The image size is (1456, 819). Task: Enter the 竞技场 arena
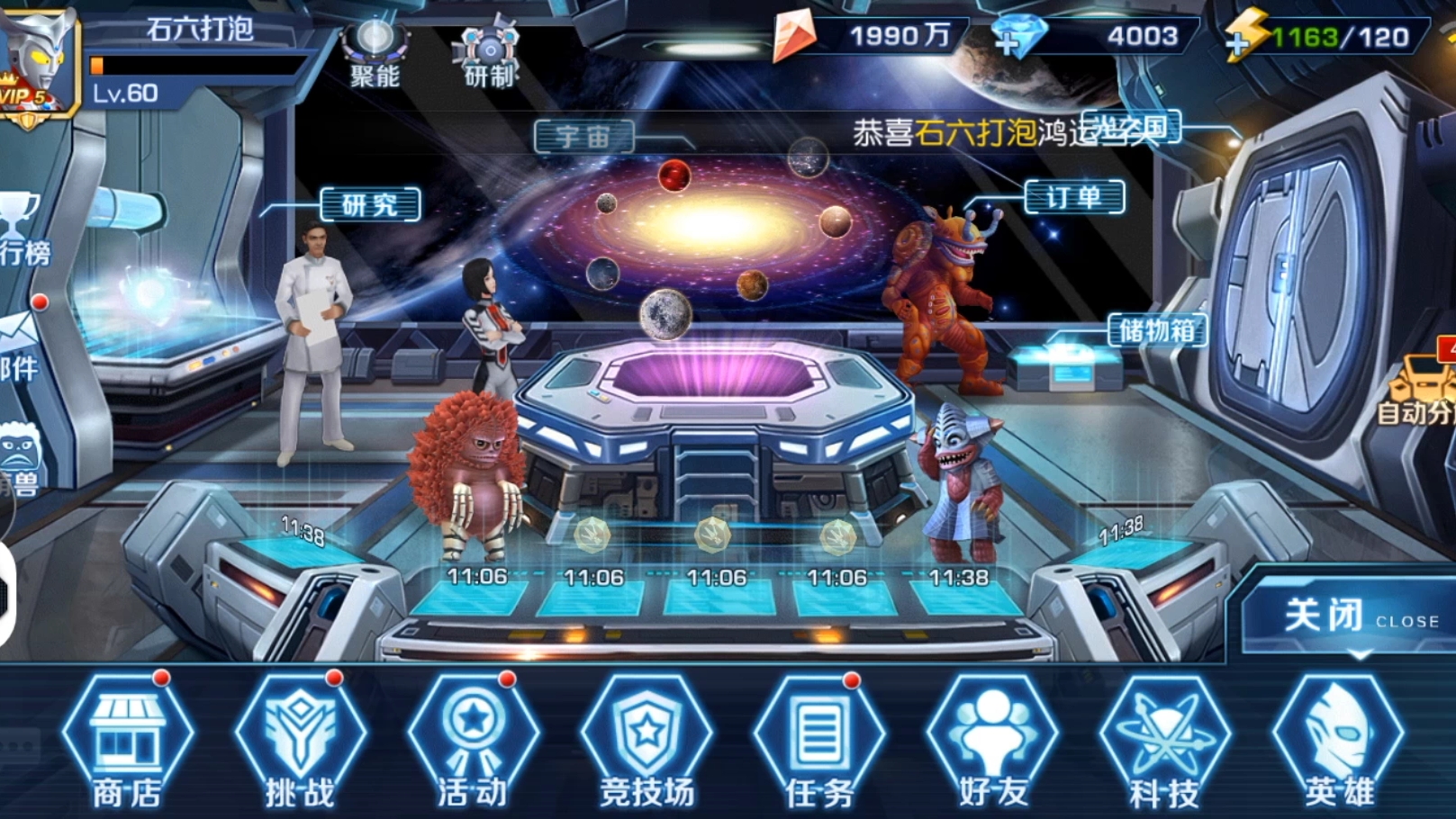click(x=647, y=741)
